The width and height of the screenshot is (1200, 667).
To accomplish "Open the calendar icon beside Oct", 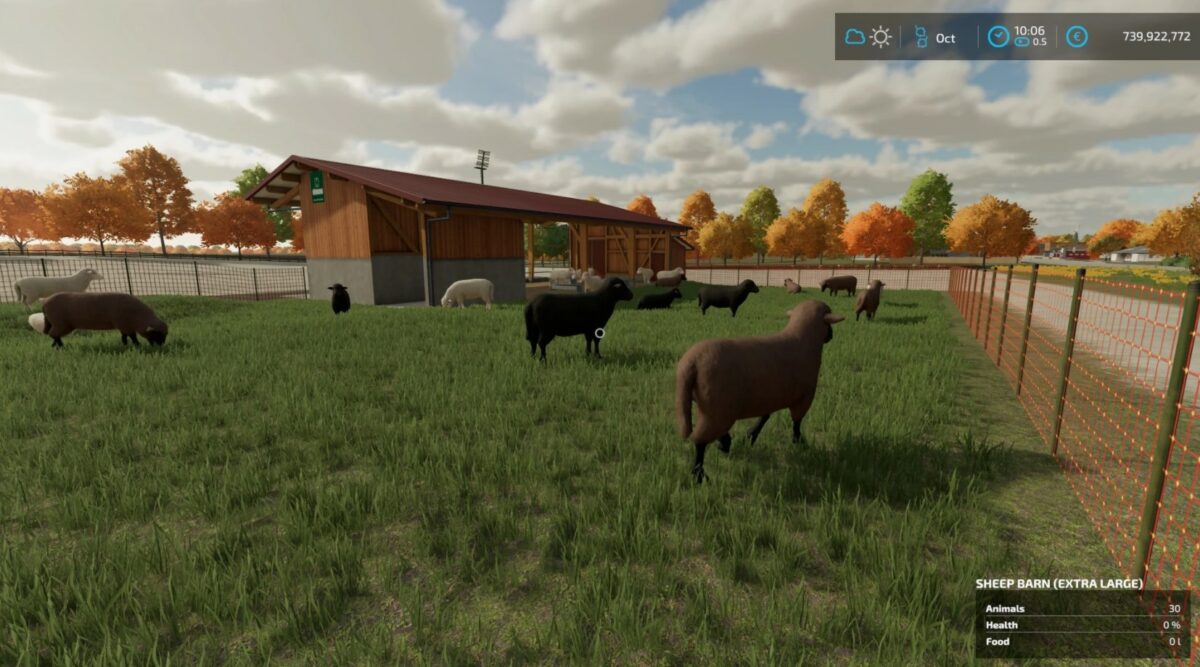I will coord(921,37).
